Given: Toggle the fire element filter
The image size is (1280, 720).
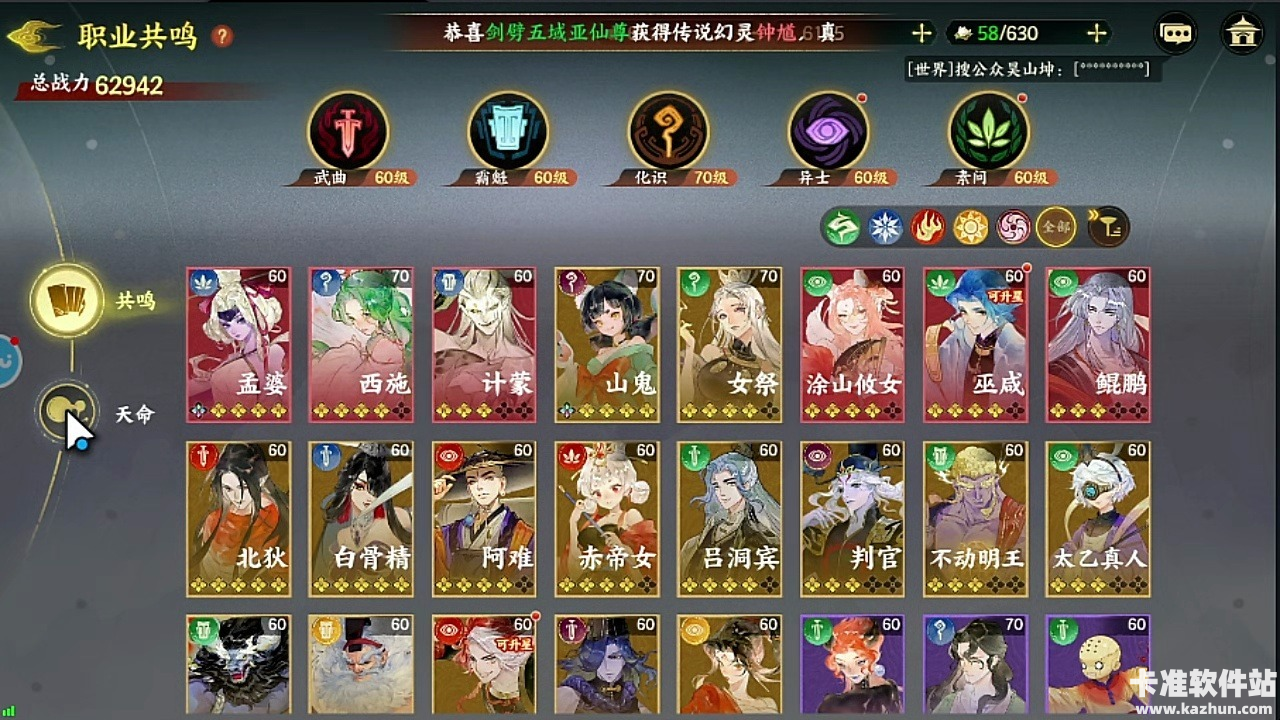Looking at the screenshot, I should 926,227.
